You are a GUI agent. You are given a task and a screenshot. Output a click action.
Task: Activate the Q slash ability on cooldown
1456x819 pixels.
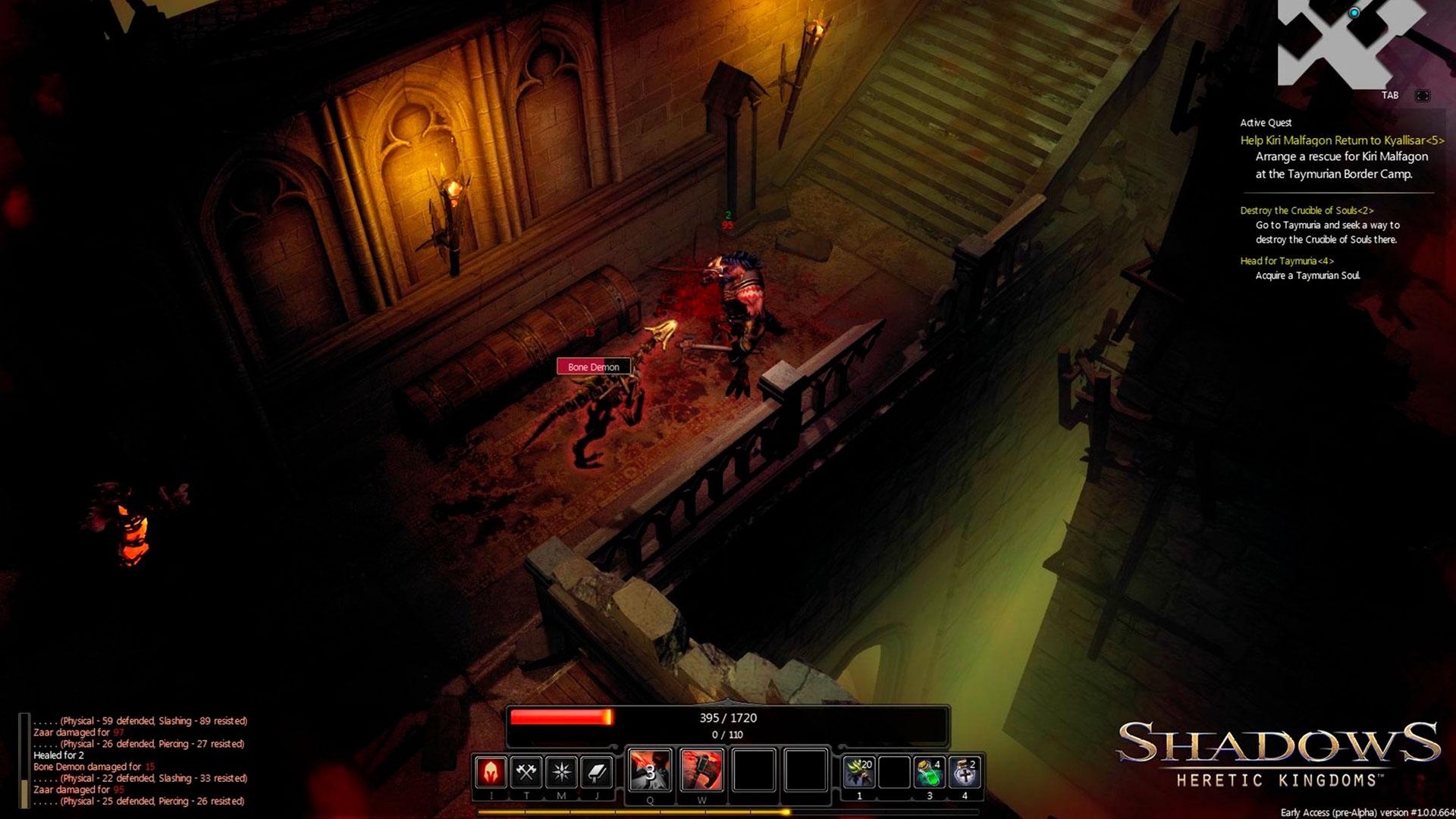[x=650, y=770]
